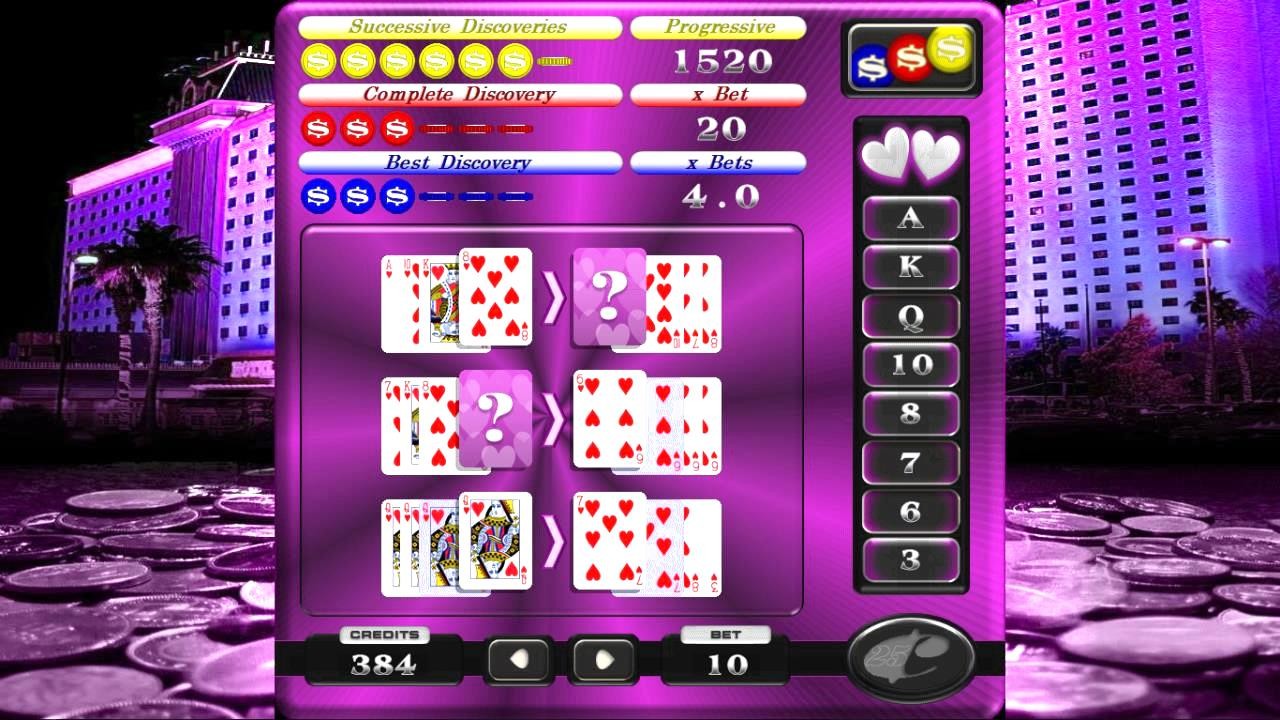Select the King rank button

[910, 266]
